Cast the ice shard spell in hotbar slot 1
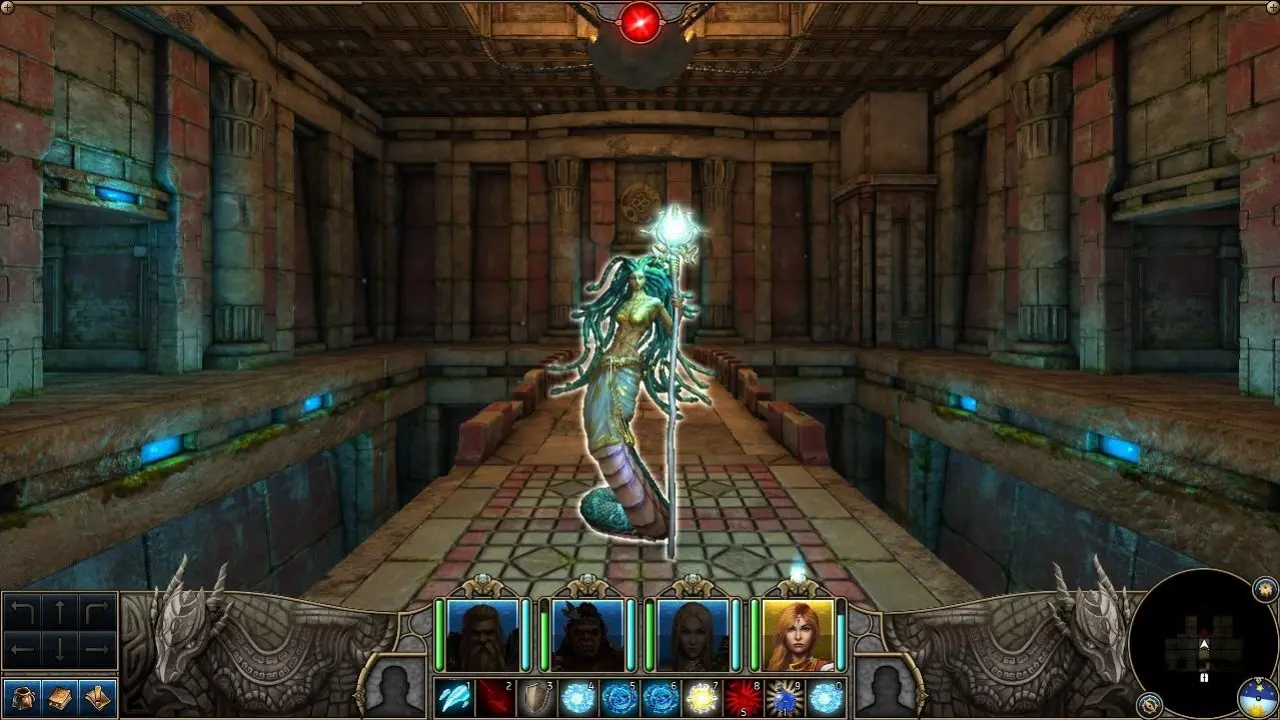 (x=452, y=697)
